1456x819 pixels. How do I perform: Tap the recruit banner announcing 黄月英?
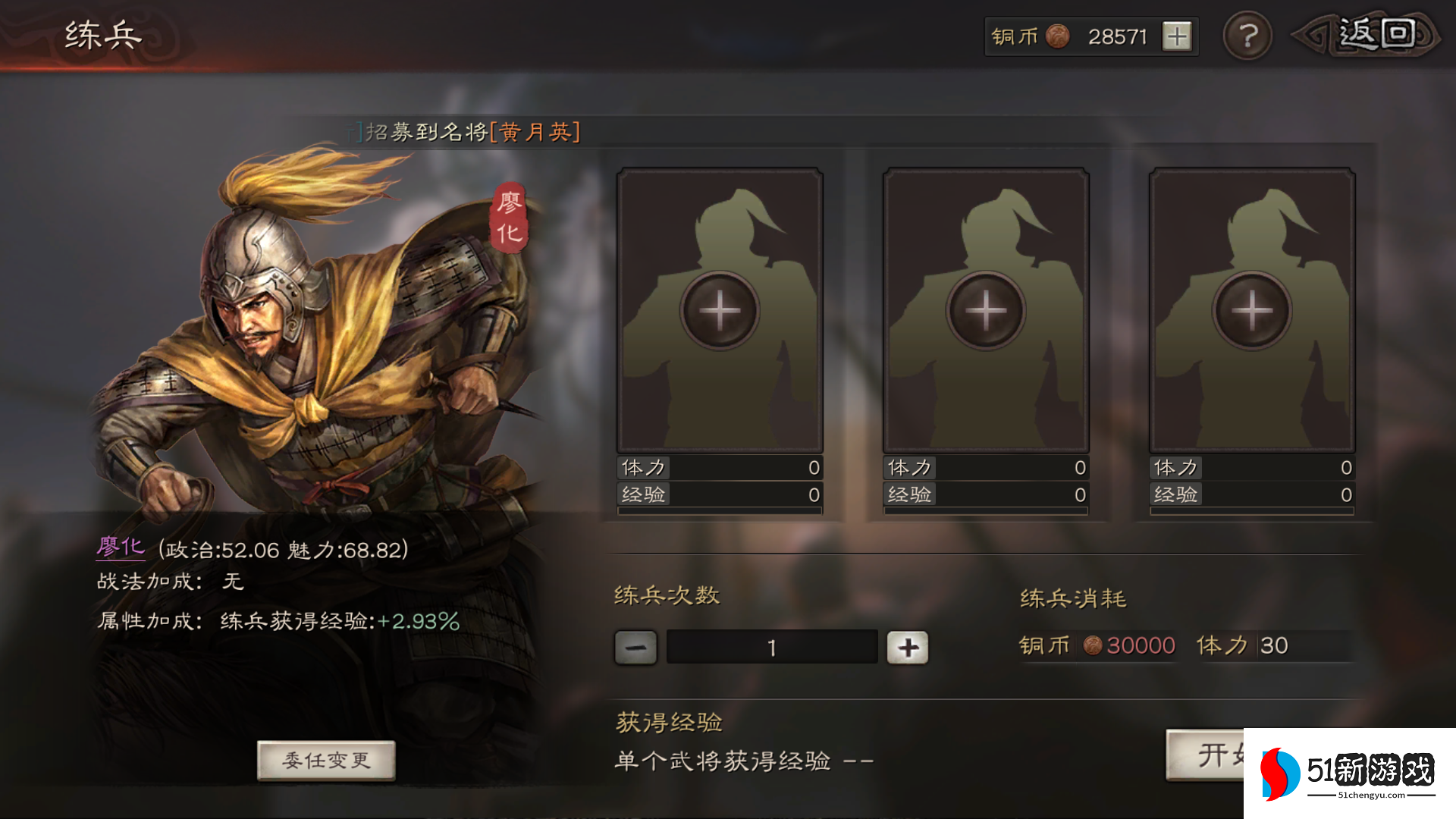(463, 130)
